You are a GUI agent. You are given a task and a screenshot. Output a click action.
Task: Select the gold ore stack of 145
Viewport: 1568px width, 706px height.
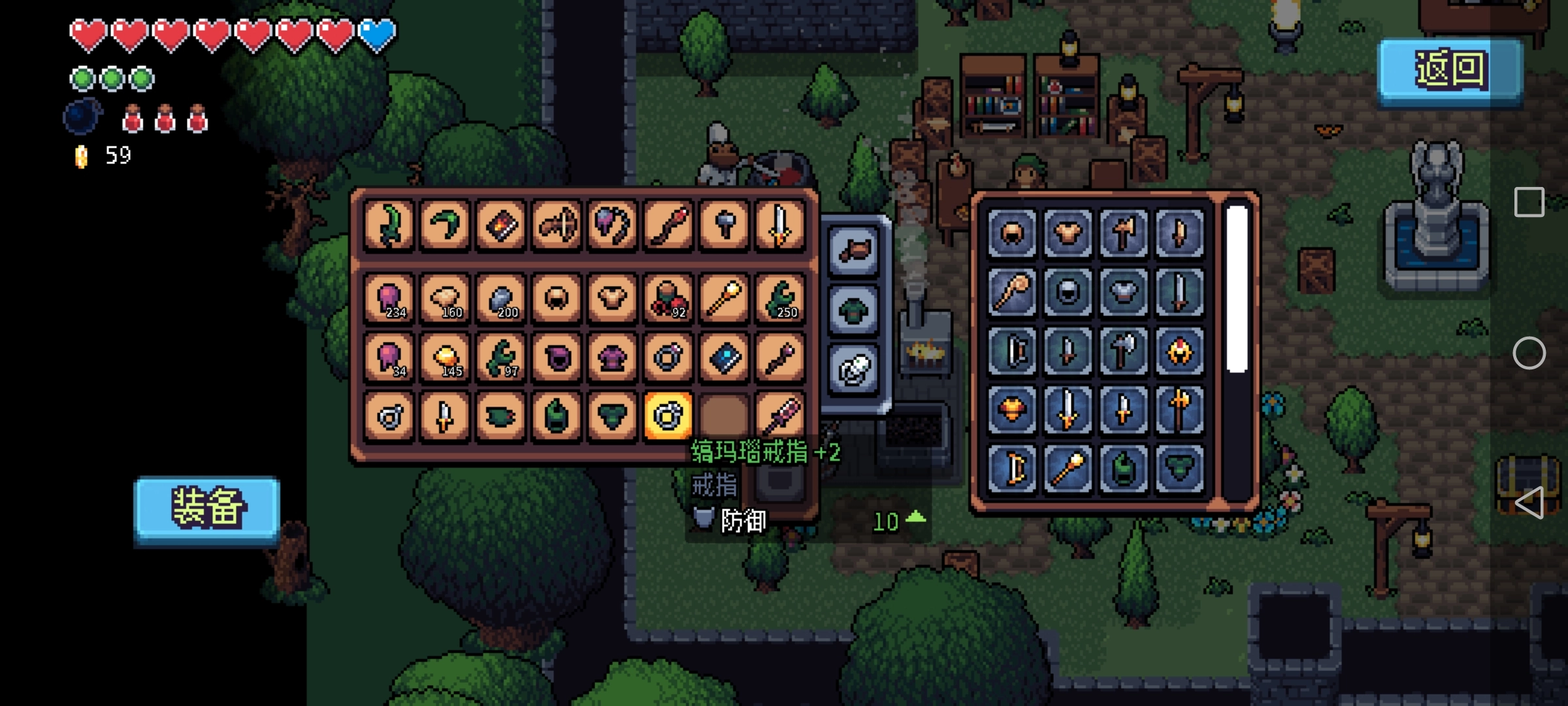coord(444,357)
